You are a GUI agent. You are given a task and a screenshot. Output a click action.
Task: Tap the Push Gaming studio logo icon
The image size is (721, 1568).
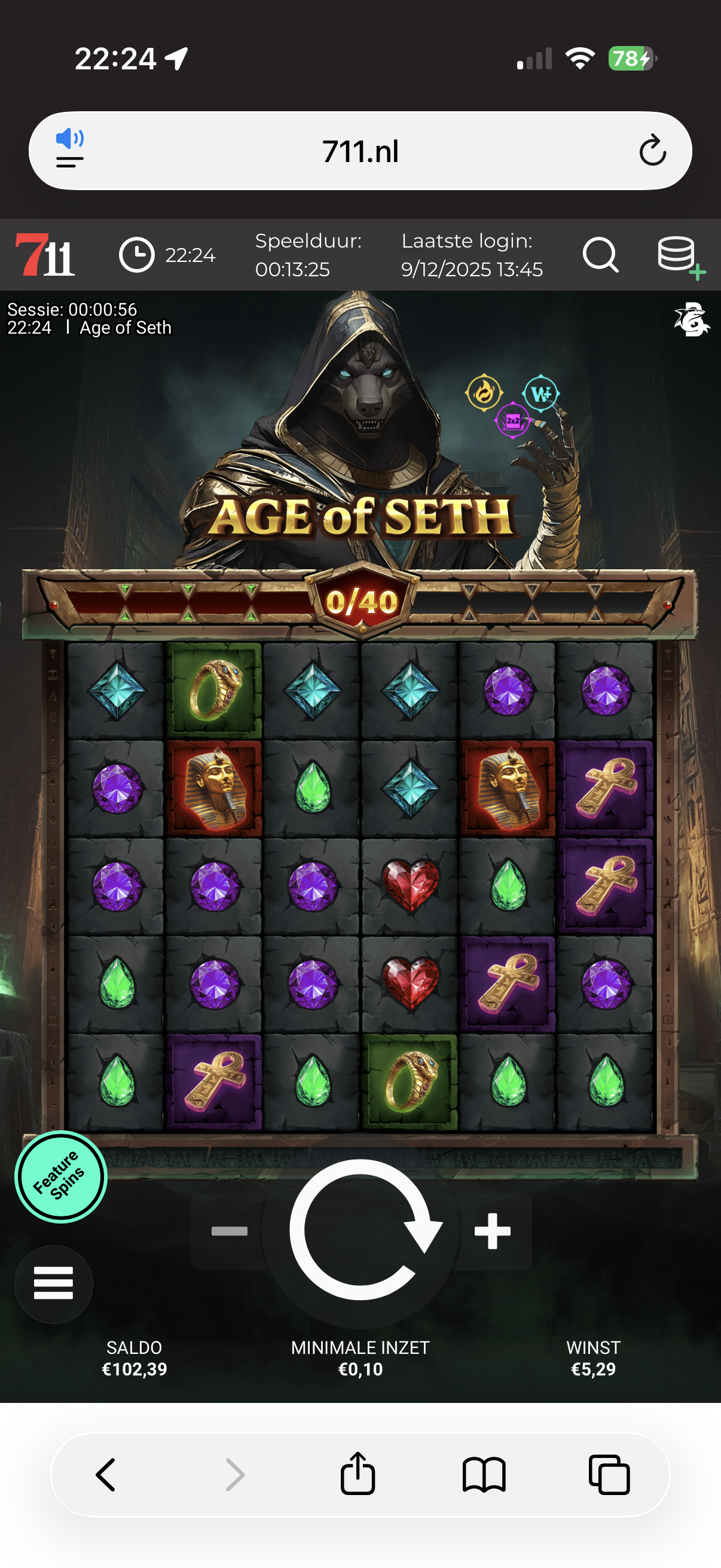point(691,318)
